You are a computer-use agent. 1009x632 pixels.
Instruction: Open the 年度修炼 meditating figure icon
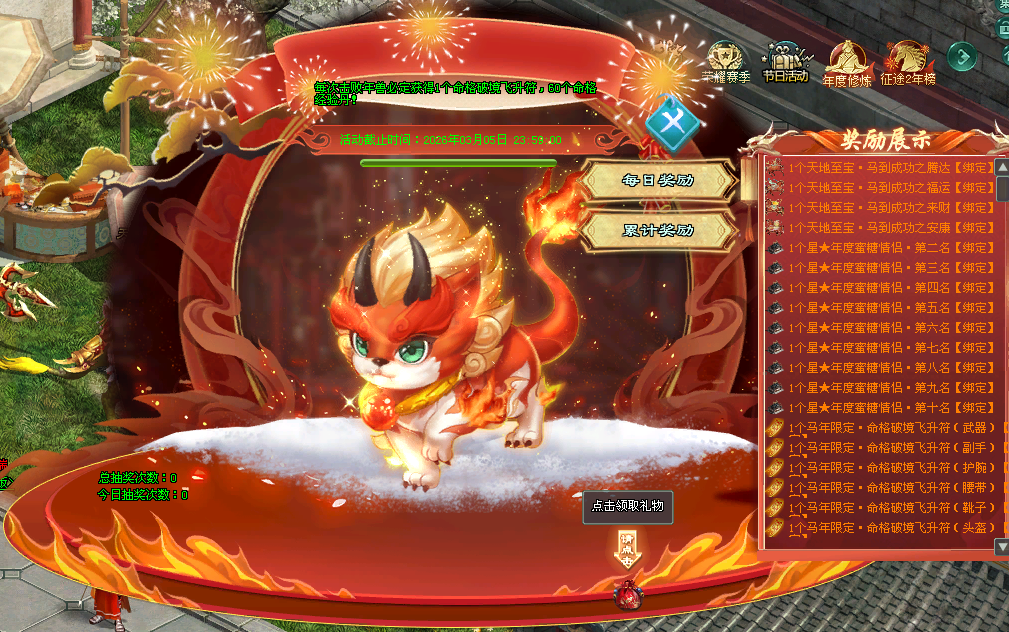pyautogui.click(x=846, y=58)
